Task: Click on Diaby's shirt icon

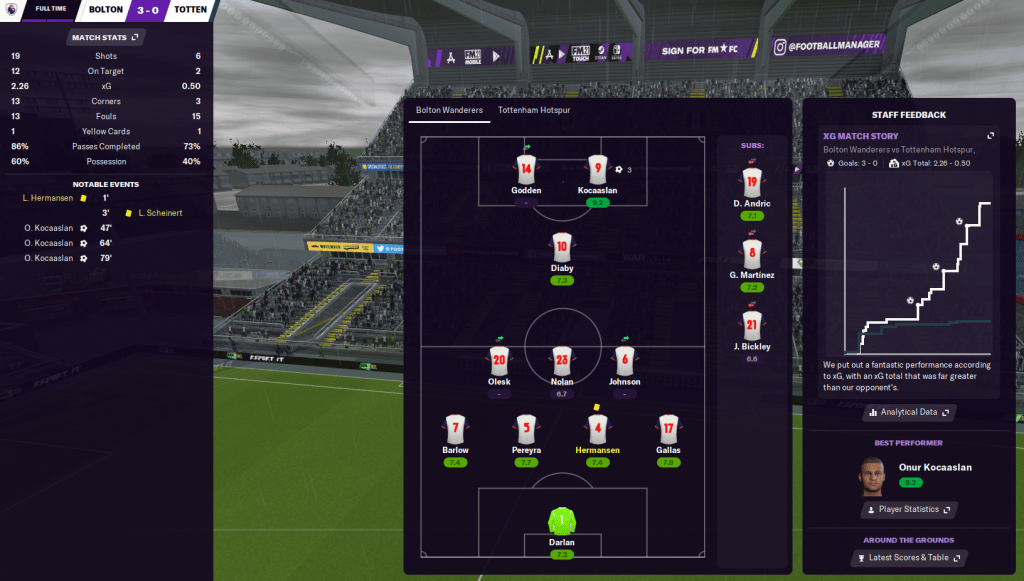Action: tap(562, 246)
